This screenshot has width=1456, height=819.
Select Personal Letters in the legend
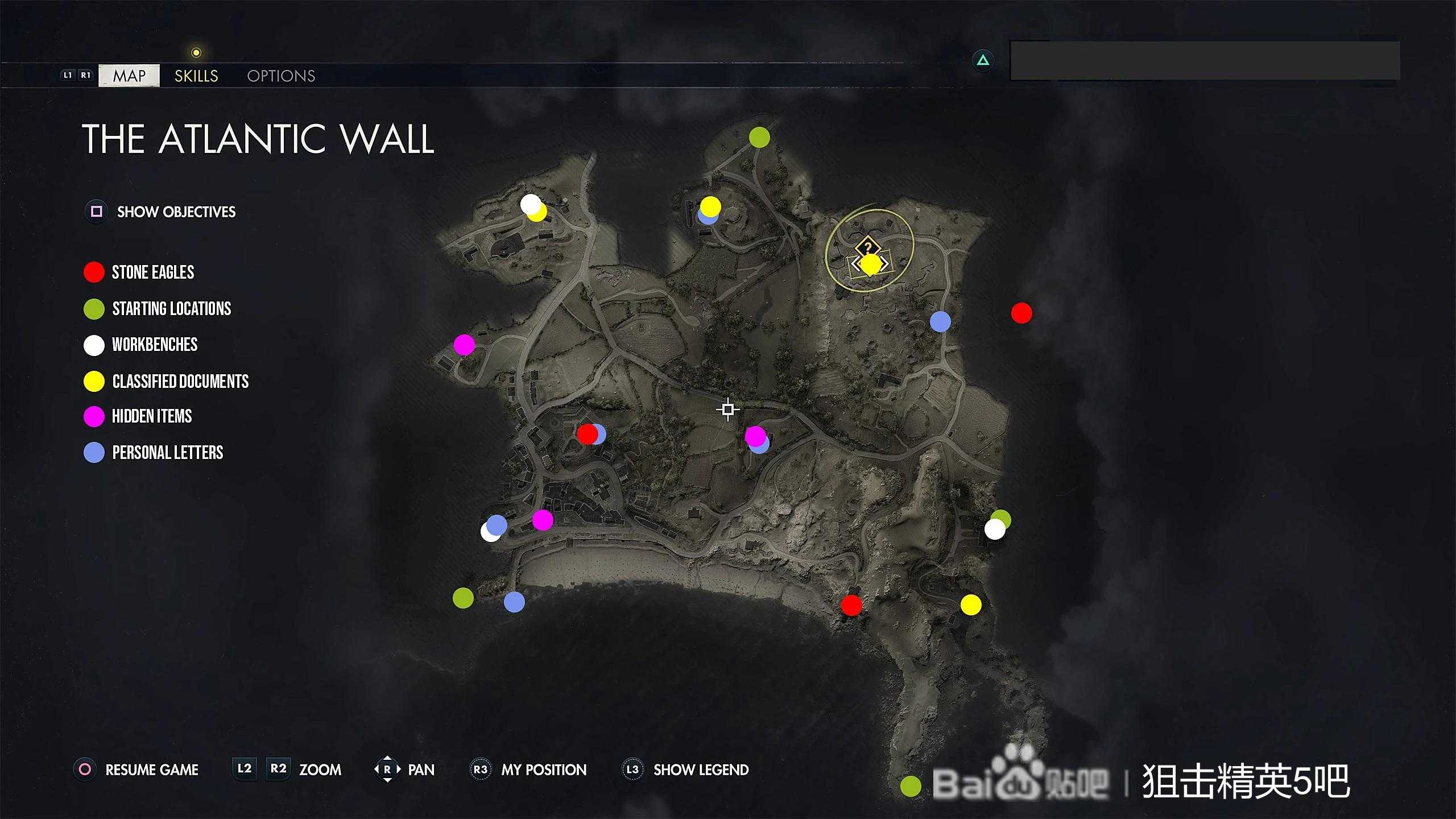pyautogui.click(x=167, y=453)
